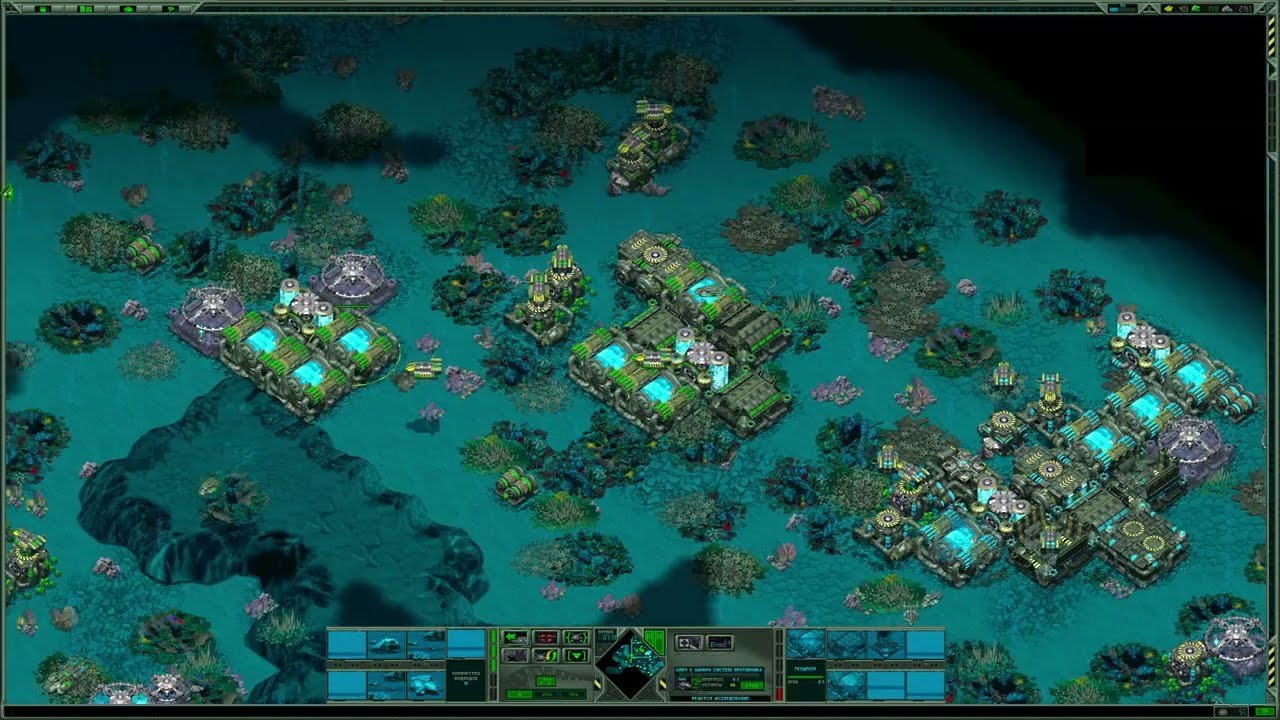Activate the red attack command icon
Screen dimensions: 1280x720
pyautogui.click(x=546, y=636)
